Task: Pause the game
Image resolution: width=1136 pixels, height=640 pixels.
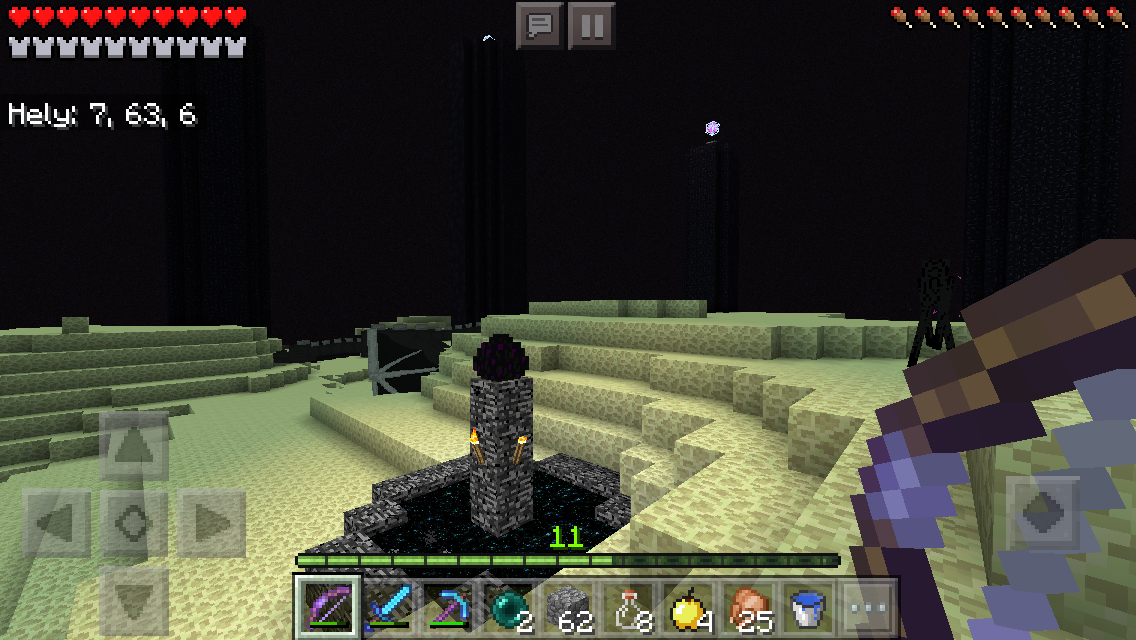Action: [591, 25]
